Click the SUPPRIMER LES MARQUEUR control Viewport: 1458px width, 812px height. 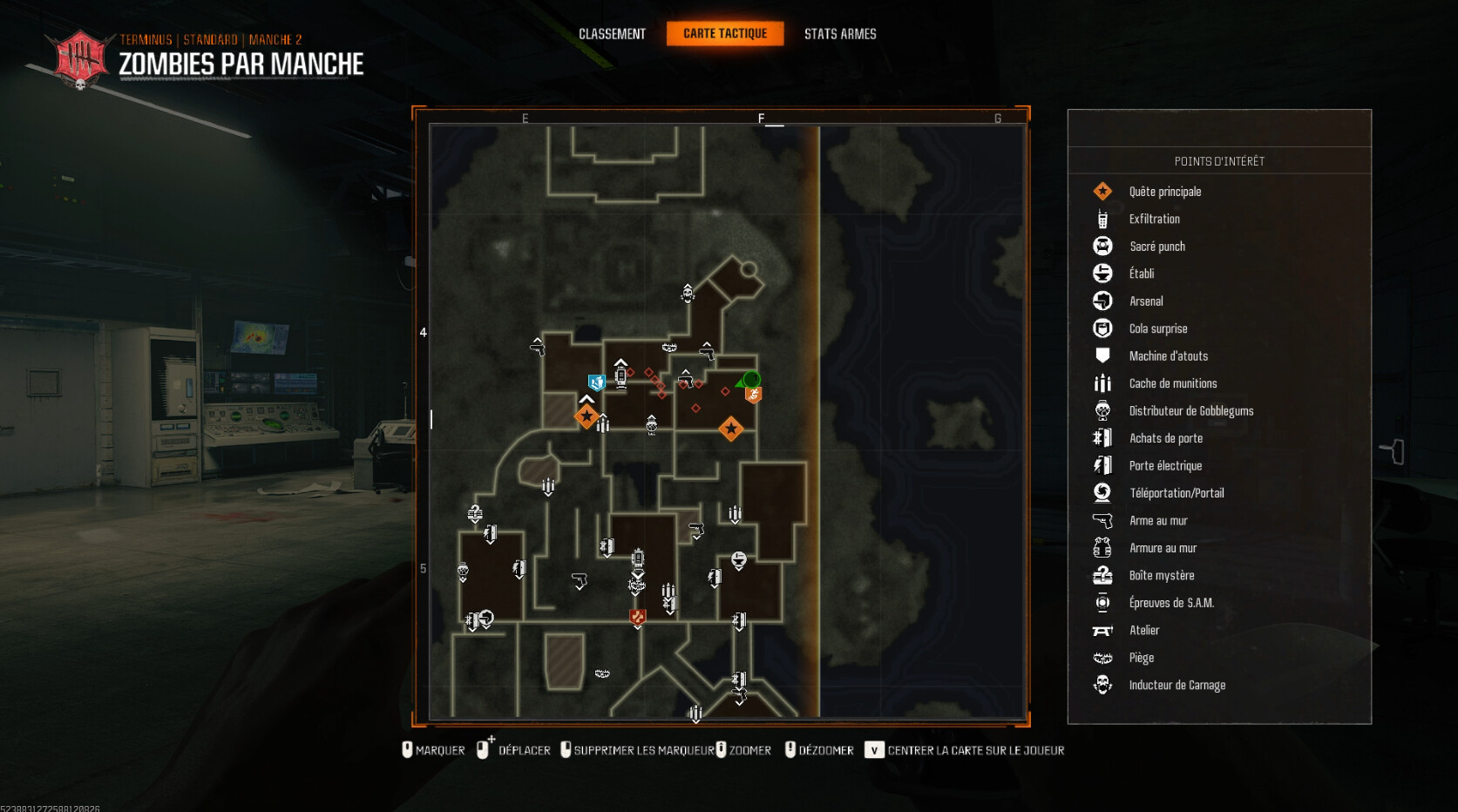tap(641, 749)
